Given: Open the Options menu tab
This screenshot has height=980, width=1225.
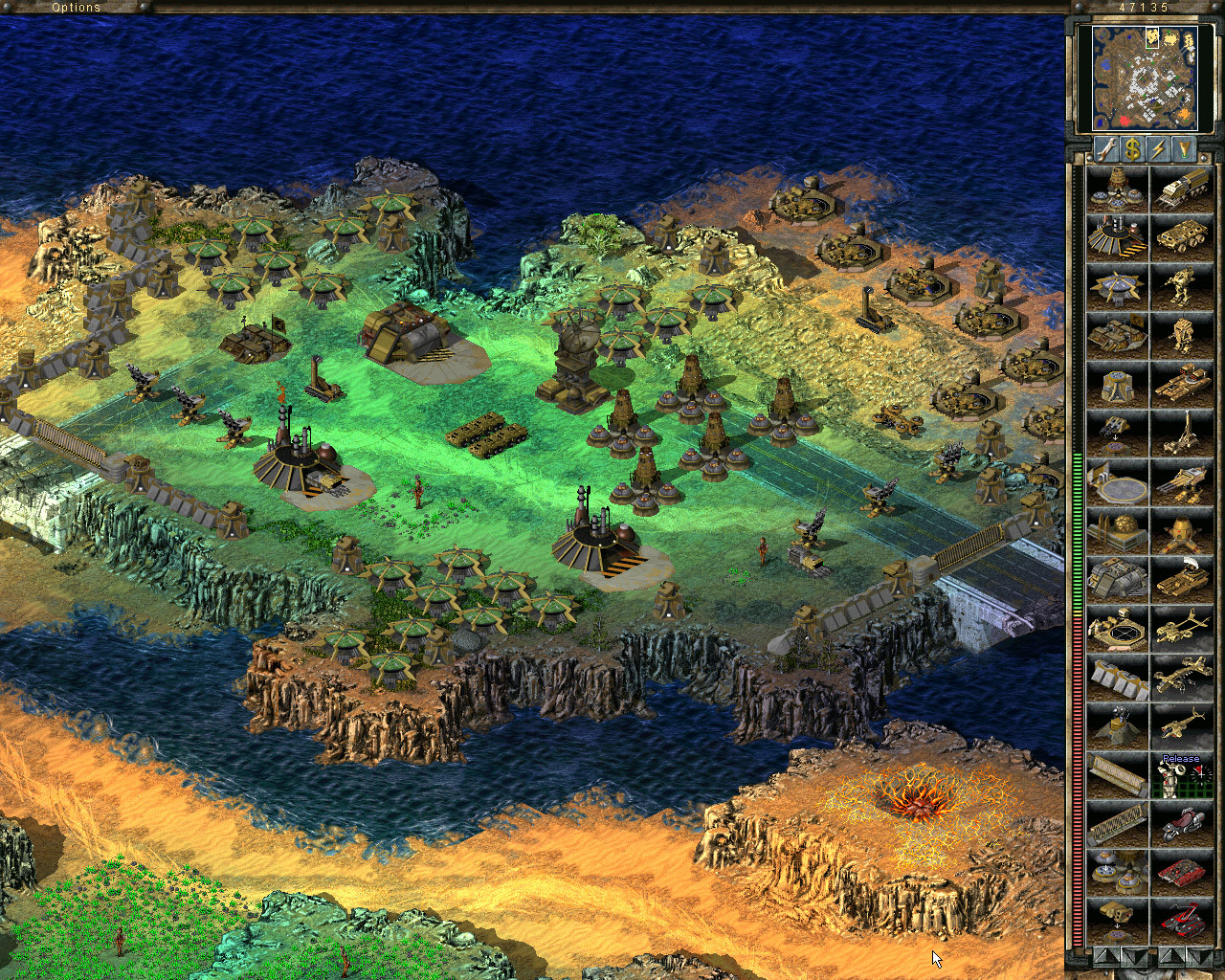Looking at the screenshot, I should click(x=77, y=8).
